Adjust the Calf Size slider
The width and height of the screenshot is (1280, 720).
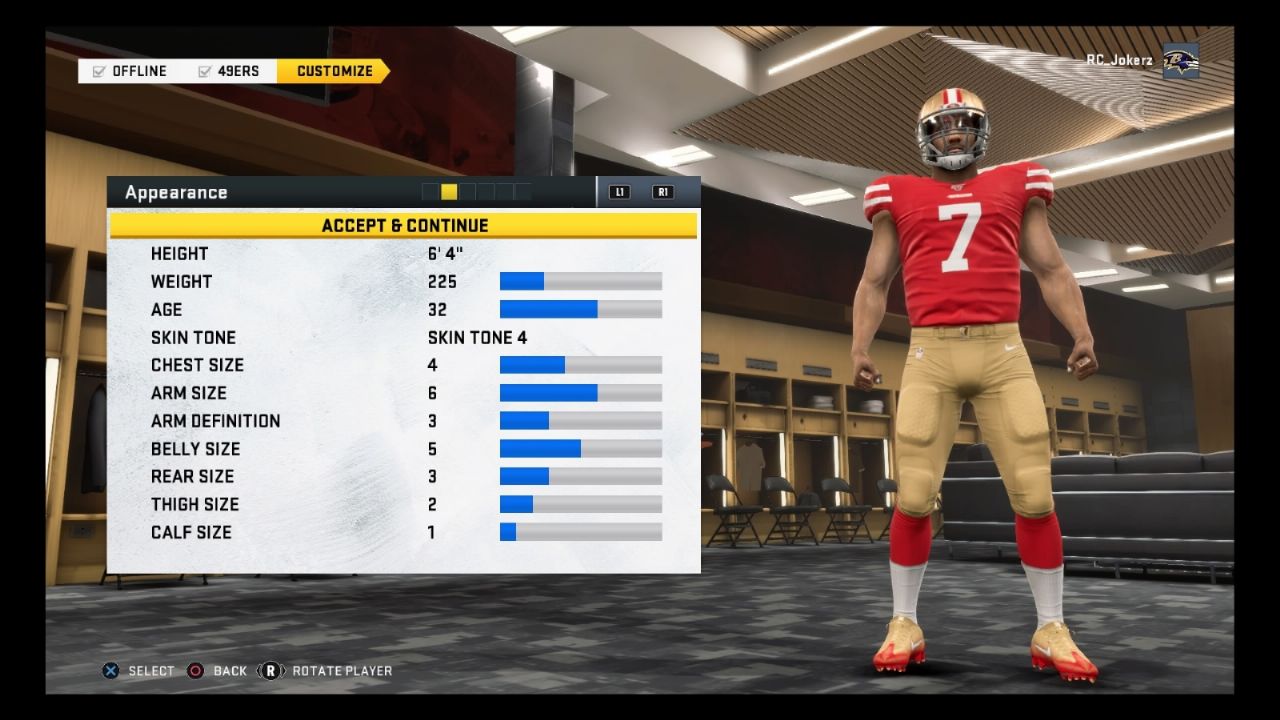(580, 532)
